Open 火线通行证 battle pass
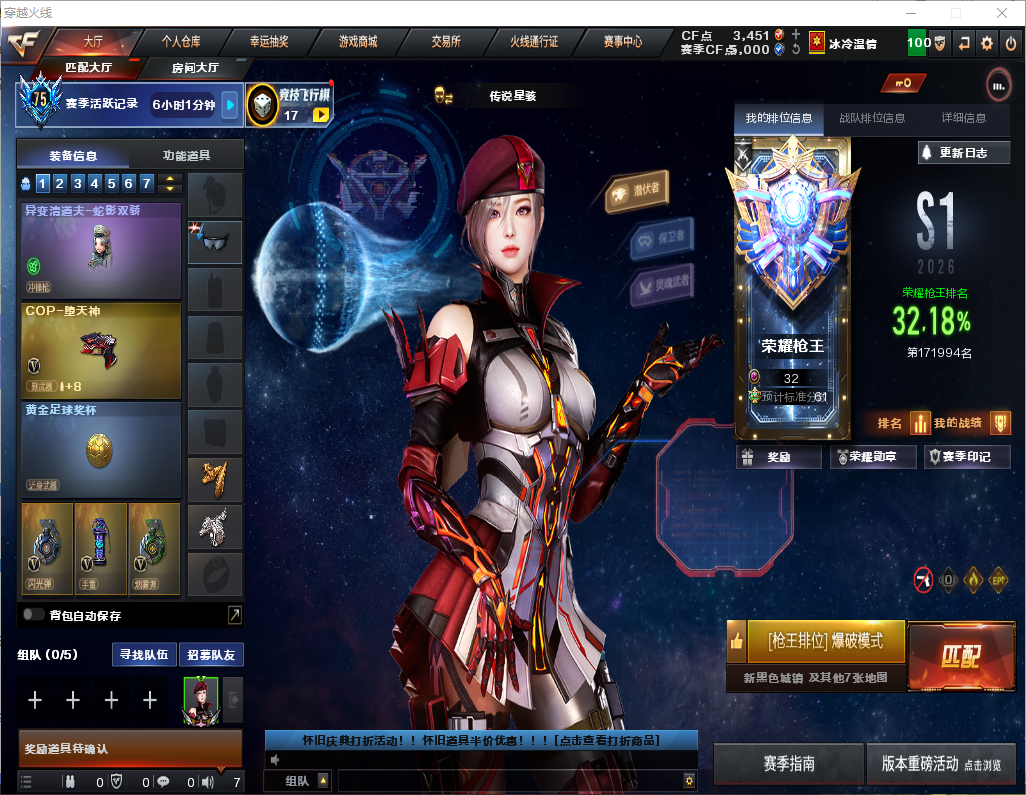Viewport: 1026px width, 795px height. pos(534,42)
